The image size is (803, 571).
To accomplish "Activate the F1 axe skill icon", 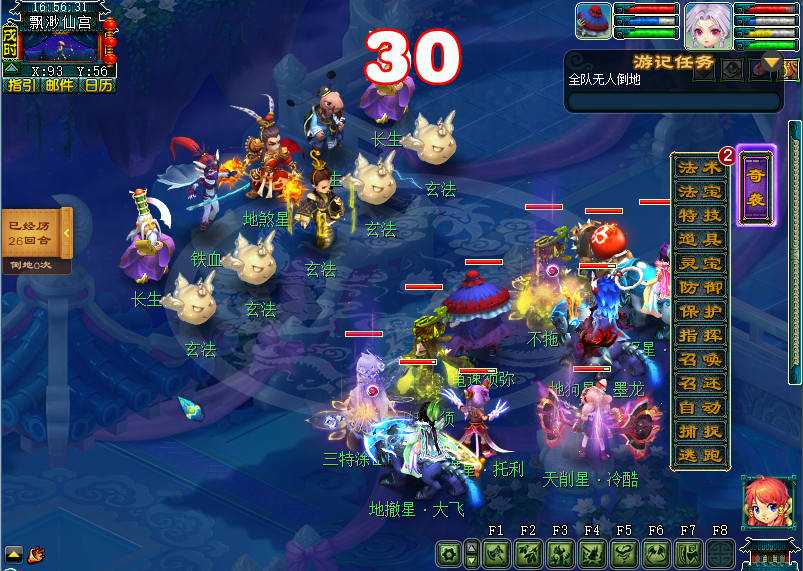I will click(497, 552).
